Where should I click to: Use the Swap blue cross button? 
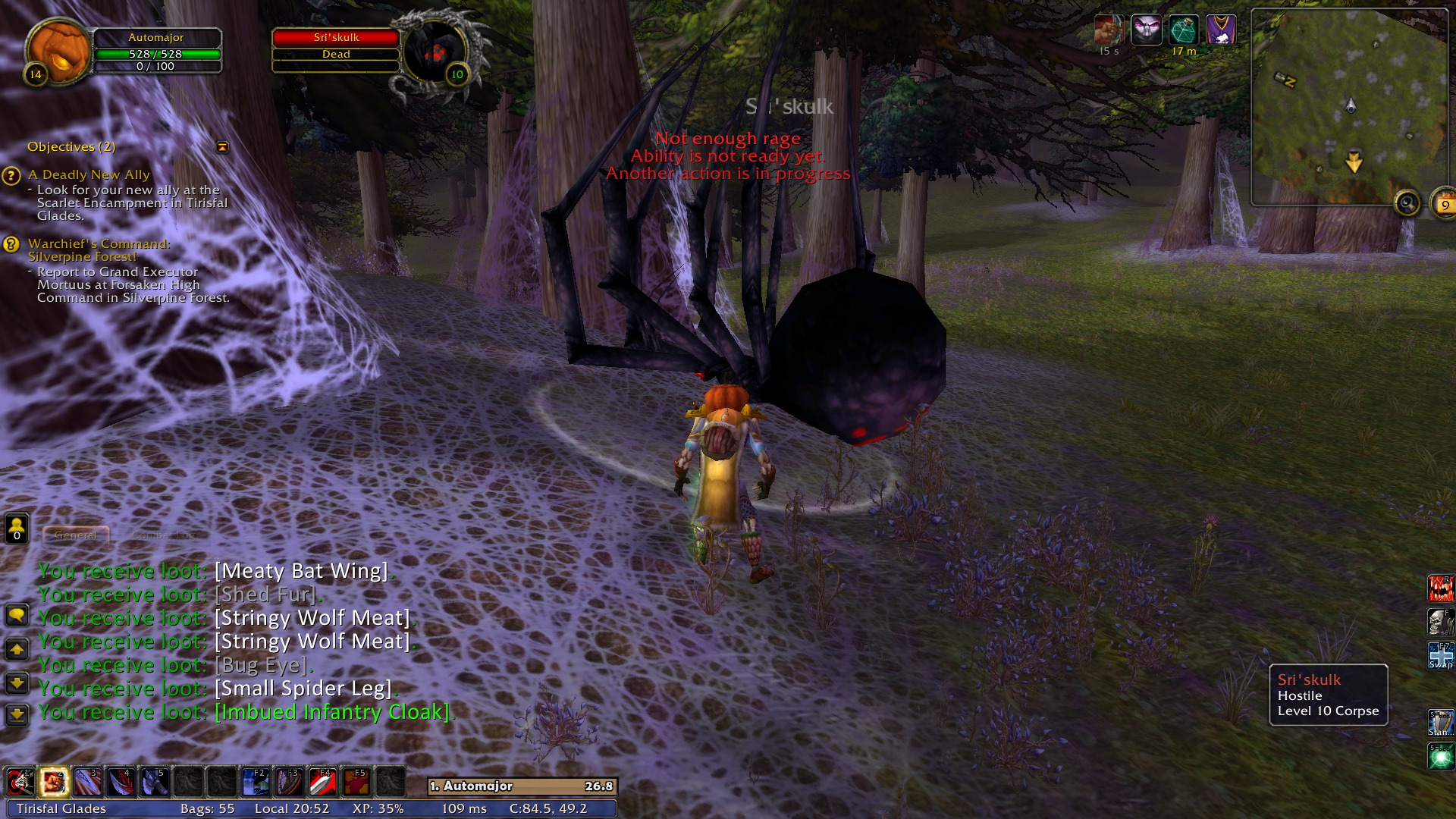[1440, 655]
